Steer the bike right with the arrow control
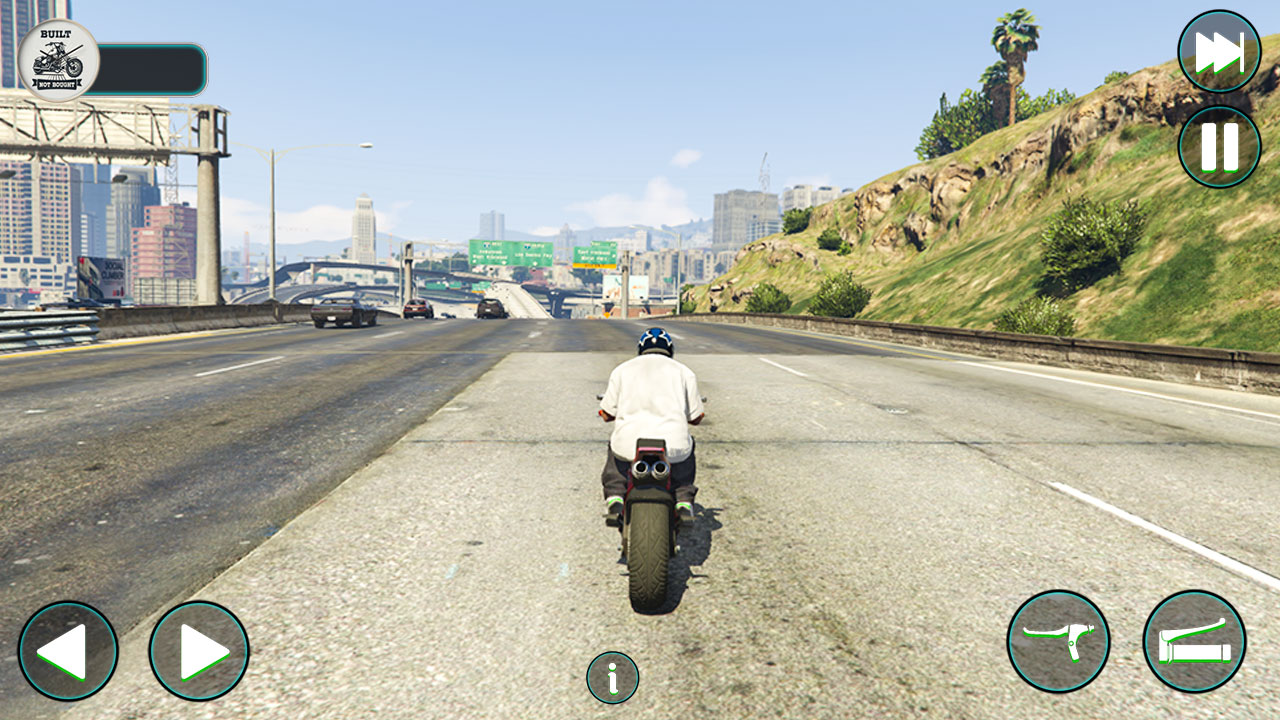Image resolution: width=1280 pixels, height=720 pixels. [x=197, y=652]
